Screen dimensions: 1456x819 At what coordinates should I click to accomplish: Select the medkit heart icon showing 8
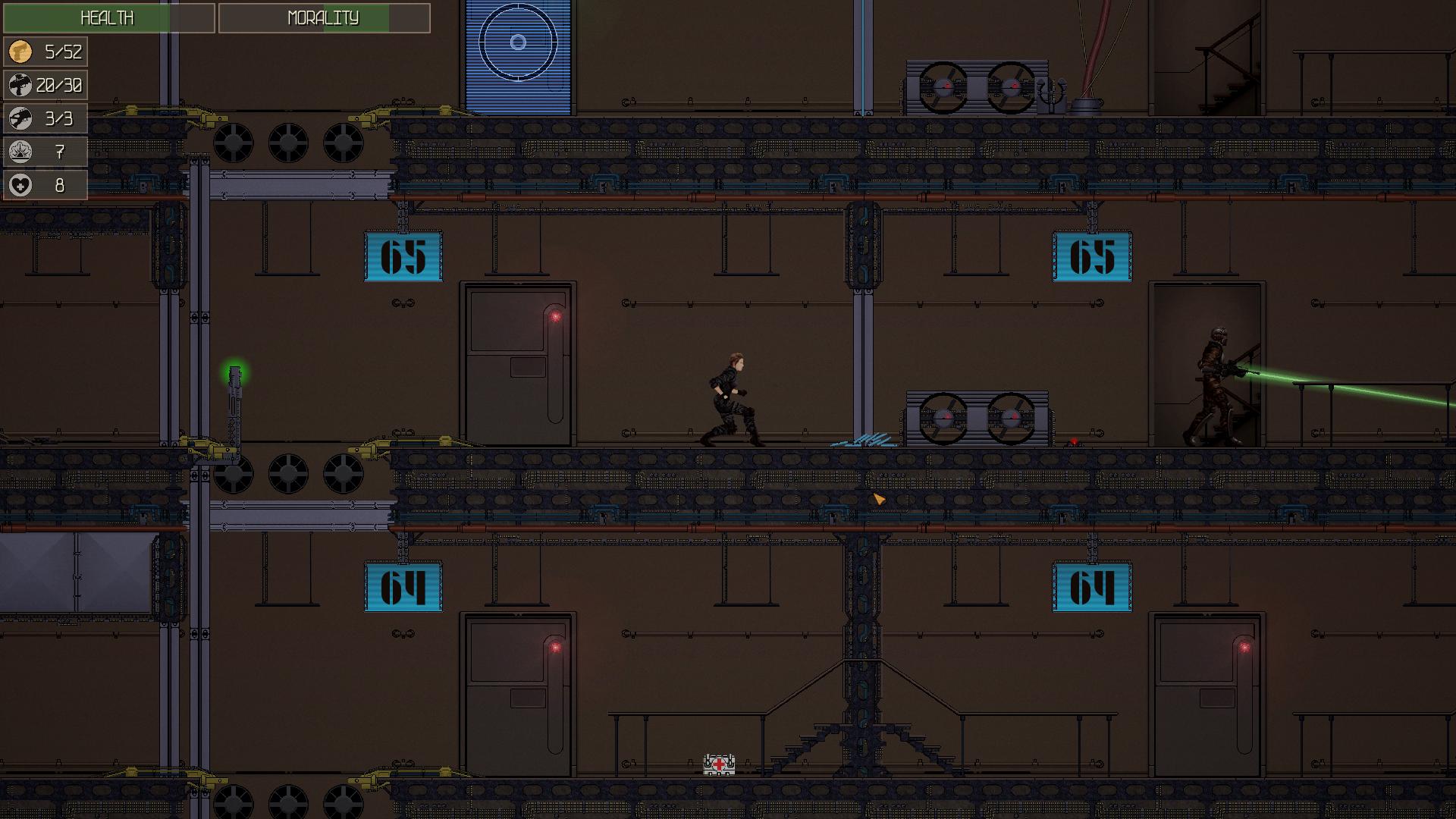tap(22, 184)
